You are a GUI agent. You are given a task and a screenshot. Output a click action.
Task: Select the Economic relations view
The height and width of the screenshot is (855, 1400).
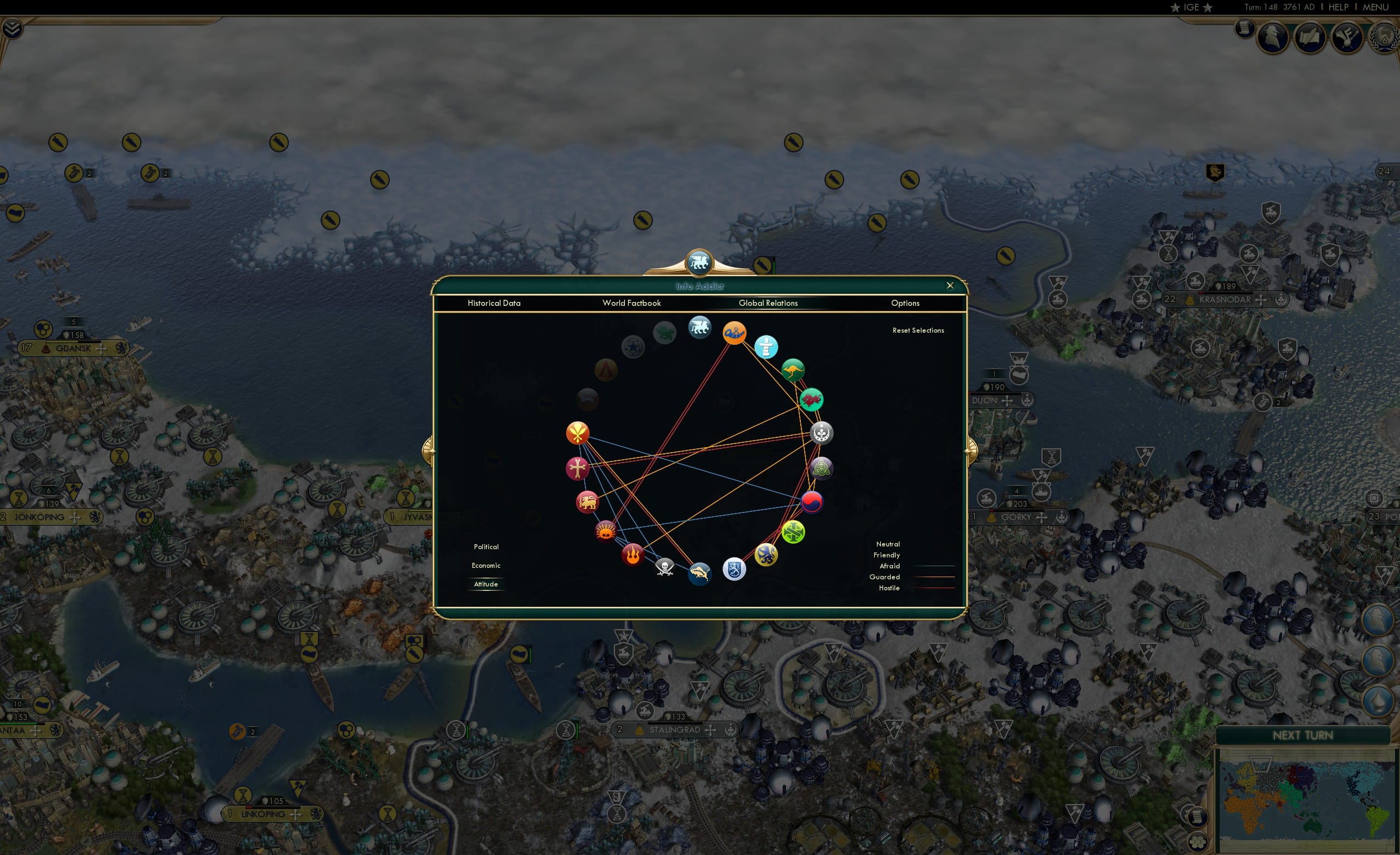point(486,565)
